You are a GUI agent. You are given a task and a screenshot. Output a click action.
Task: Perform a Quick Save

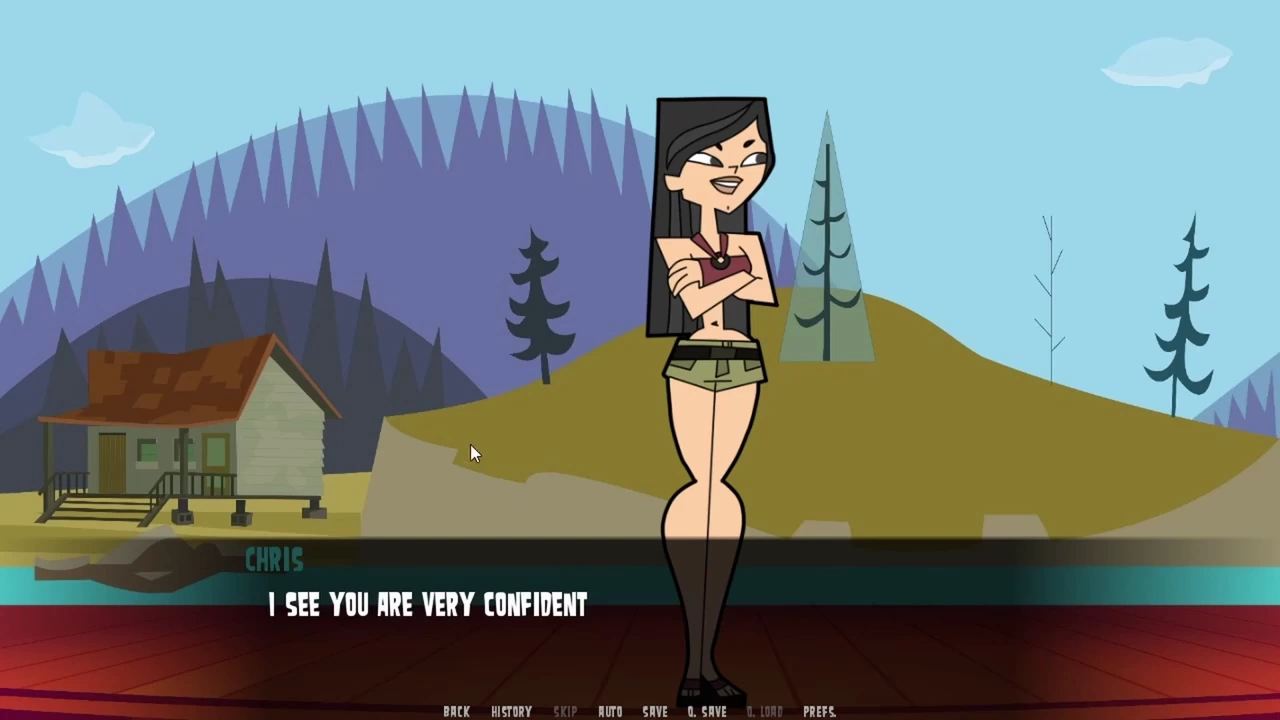click(707, 710)
